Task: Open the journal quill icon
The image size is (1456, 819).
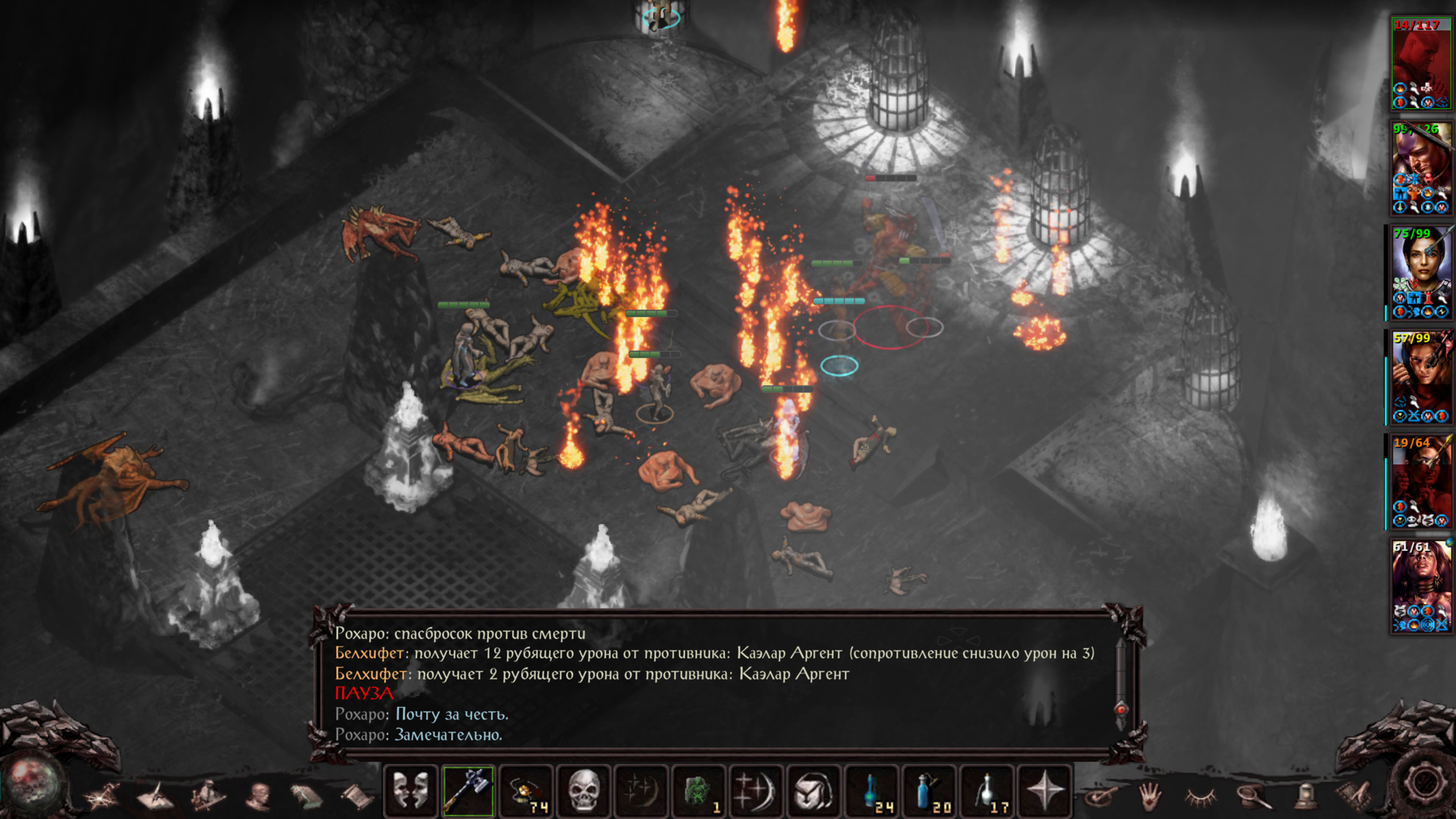Action: pos(155,796)
